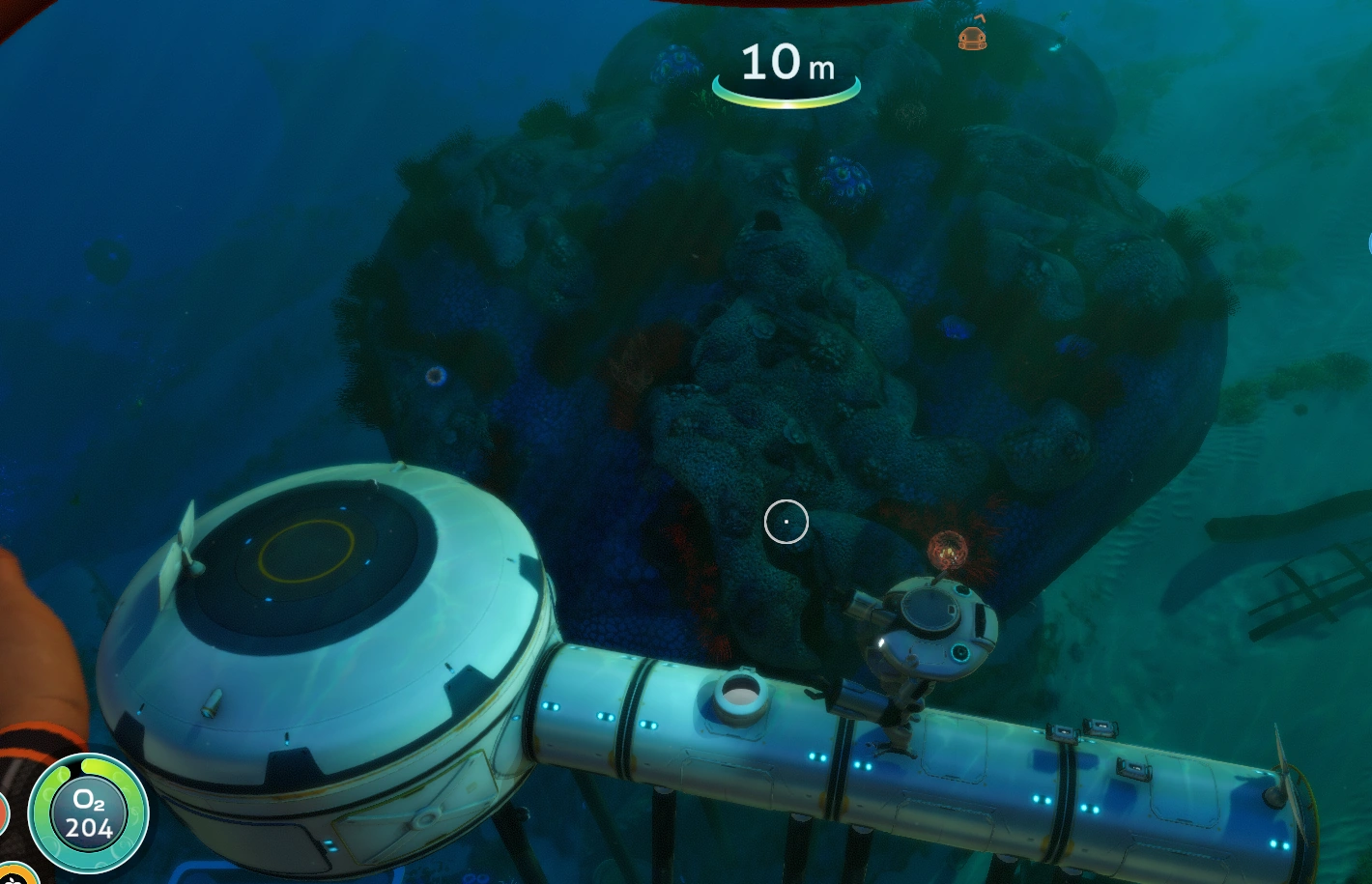Image resolution: width=1372 pixels, height=884 pixels.
Task: Click the arrow above the lifepod beacon
Action: click(980, 17)
